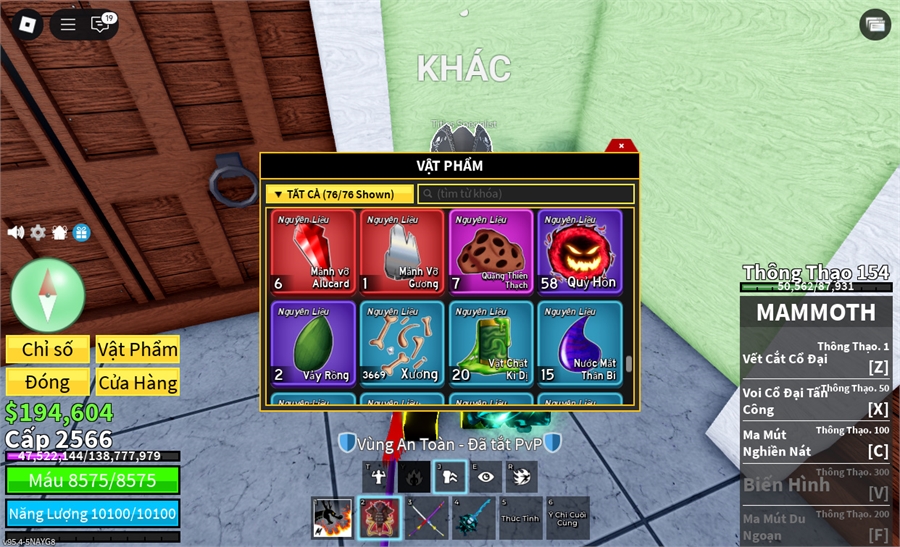Toggle the sound speaker icon
Image resolution: width=900 pixels, height=547 pixels.
(16, 232)
